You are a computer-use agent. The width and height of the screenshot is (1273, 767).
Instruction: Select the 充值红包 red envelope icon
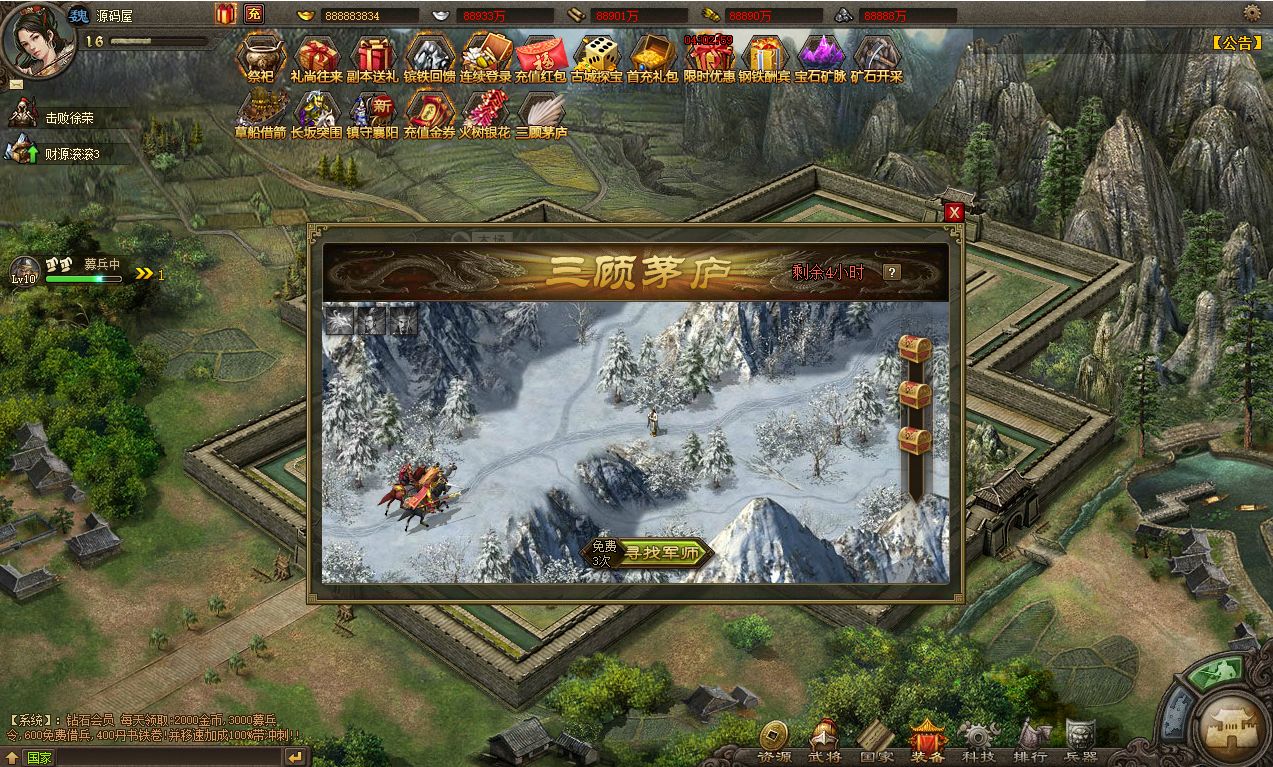point(541,55)
